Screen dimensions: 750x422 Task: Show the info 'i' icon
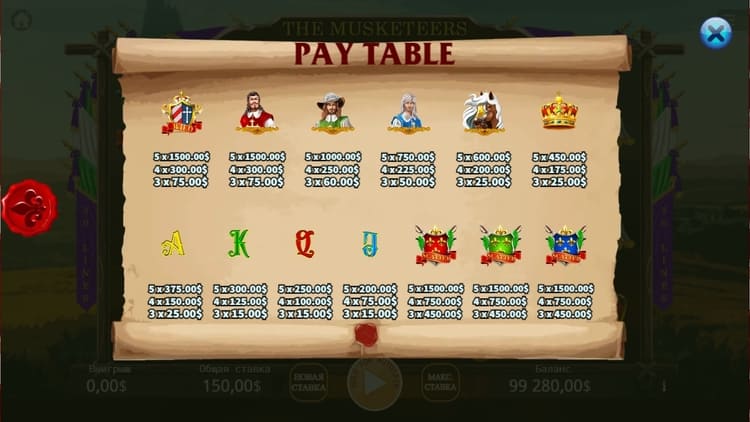pos(663,384)
